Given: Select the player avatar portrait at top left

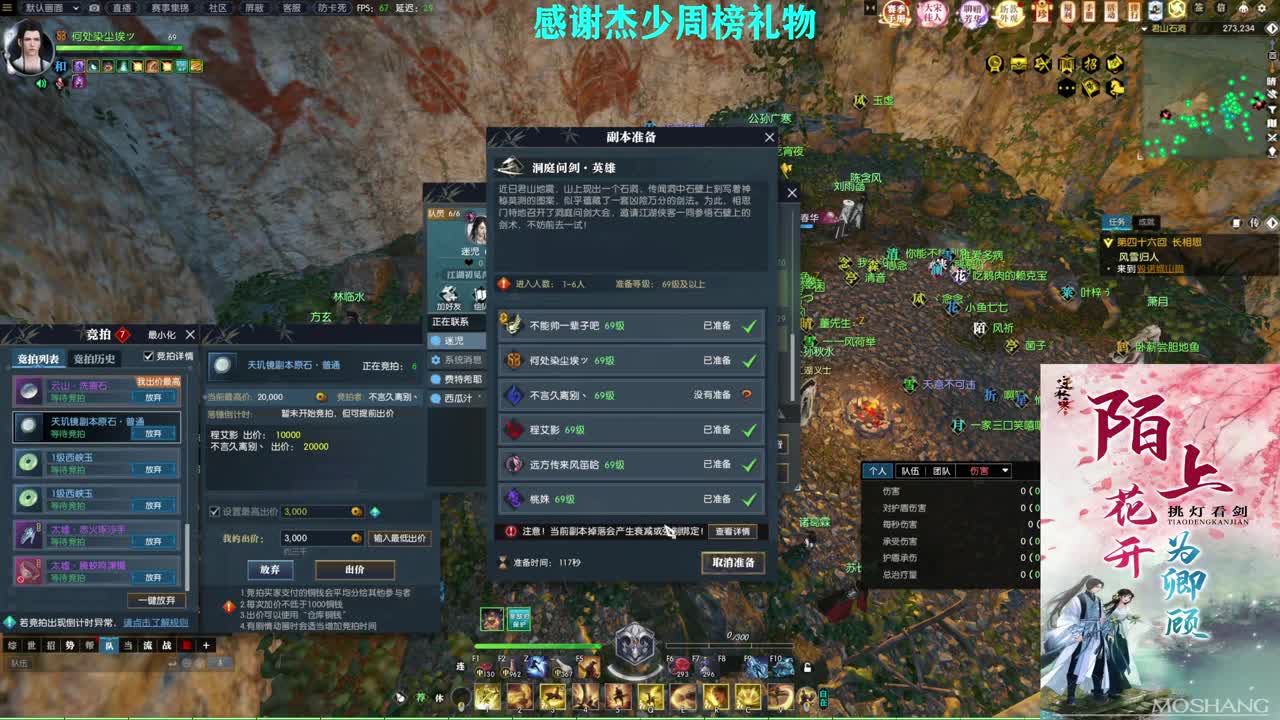Looking at the screenshot, I should click(30, 47).
